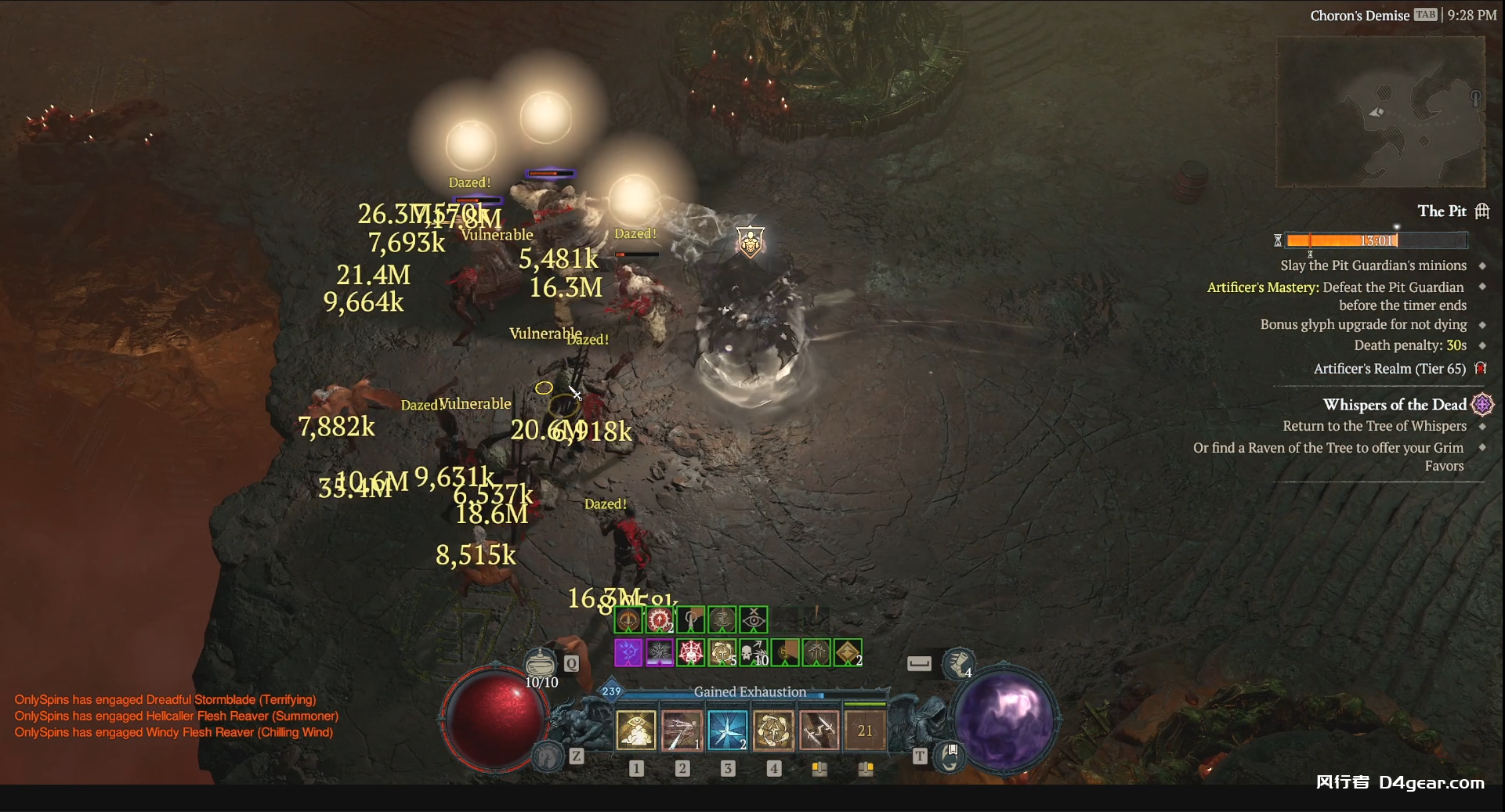
Task: Open the town portal icon
Action: point(950,758)
